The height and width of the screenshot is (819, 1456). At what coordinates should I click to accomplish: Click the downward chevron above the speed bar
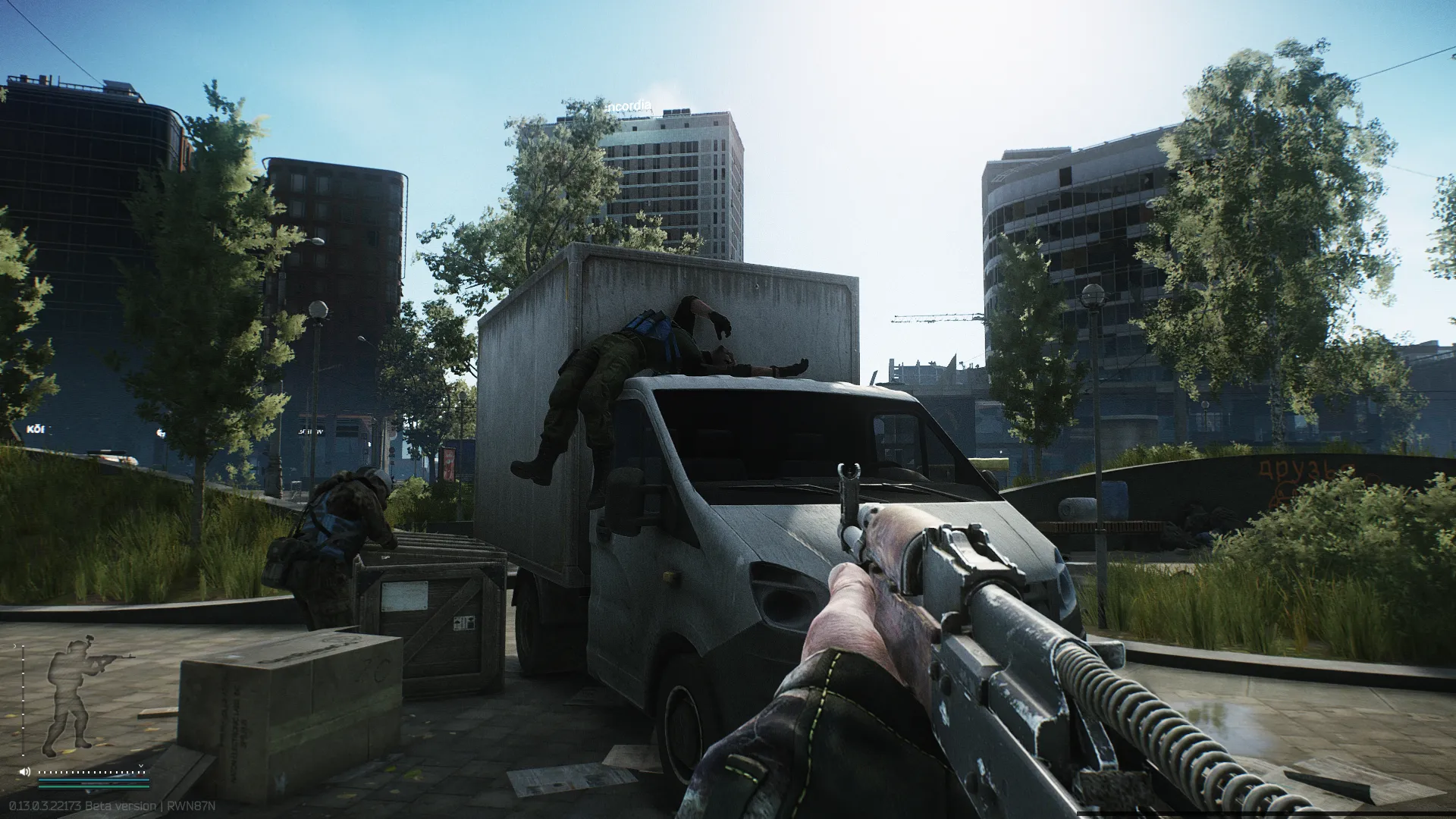(x=140, y=766)
